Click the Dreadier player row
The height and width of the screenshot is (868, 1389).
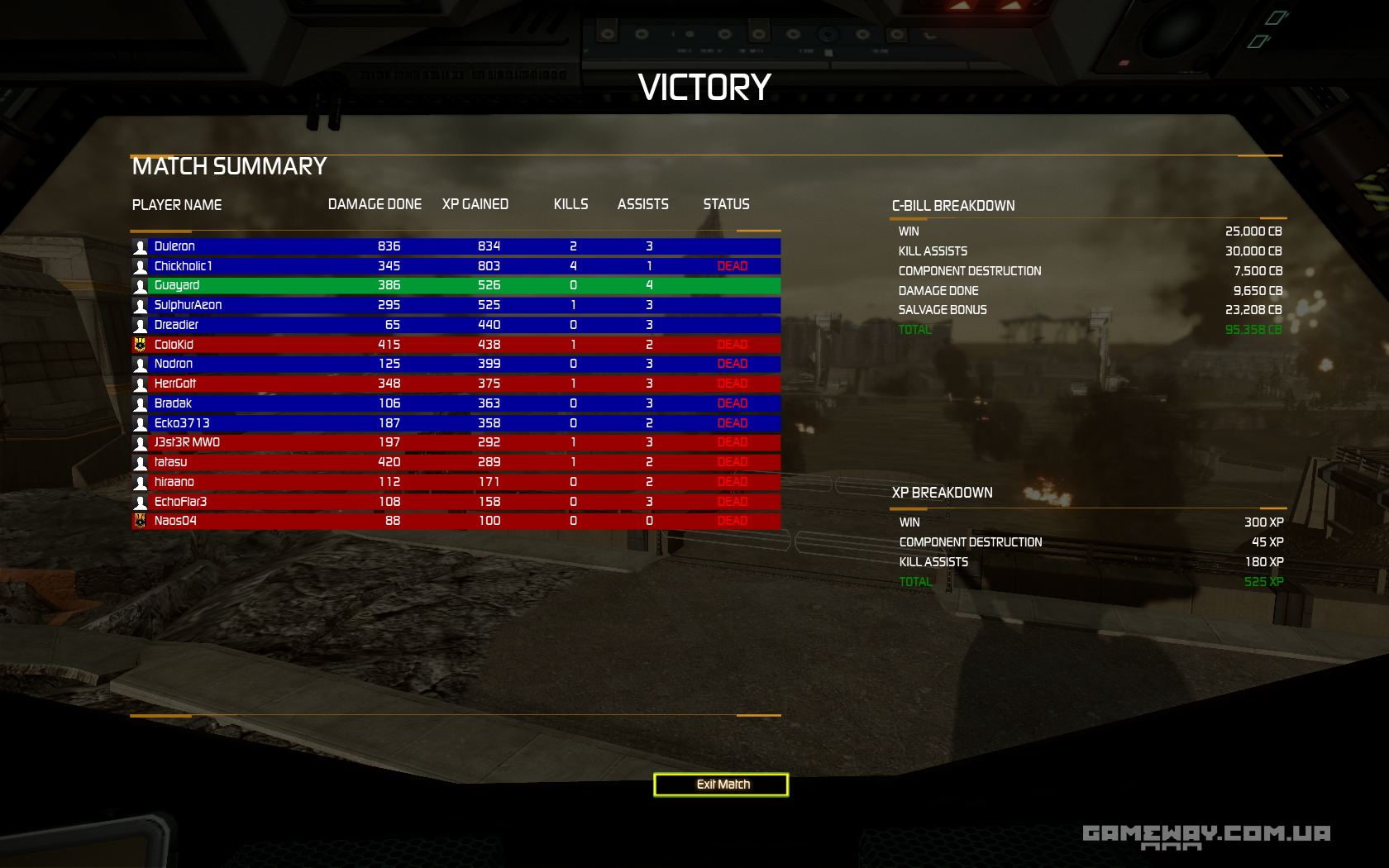coord(455,325)
